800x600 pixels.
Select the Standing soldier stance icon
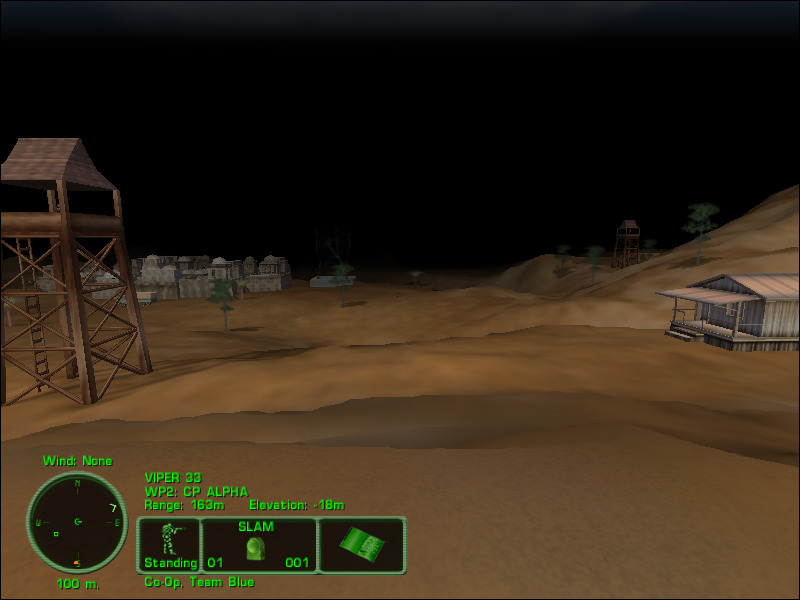click(x=170, y=545)
